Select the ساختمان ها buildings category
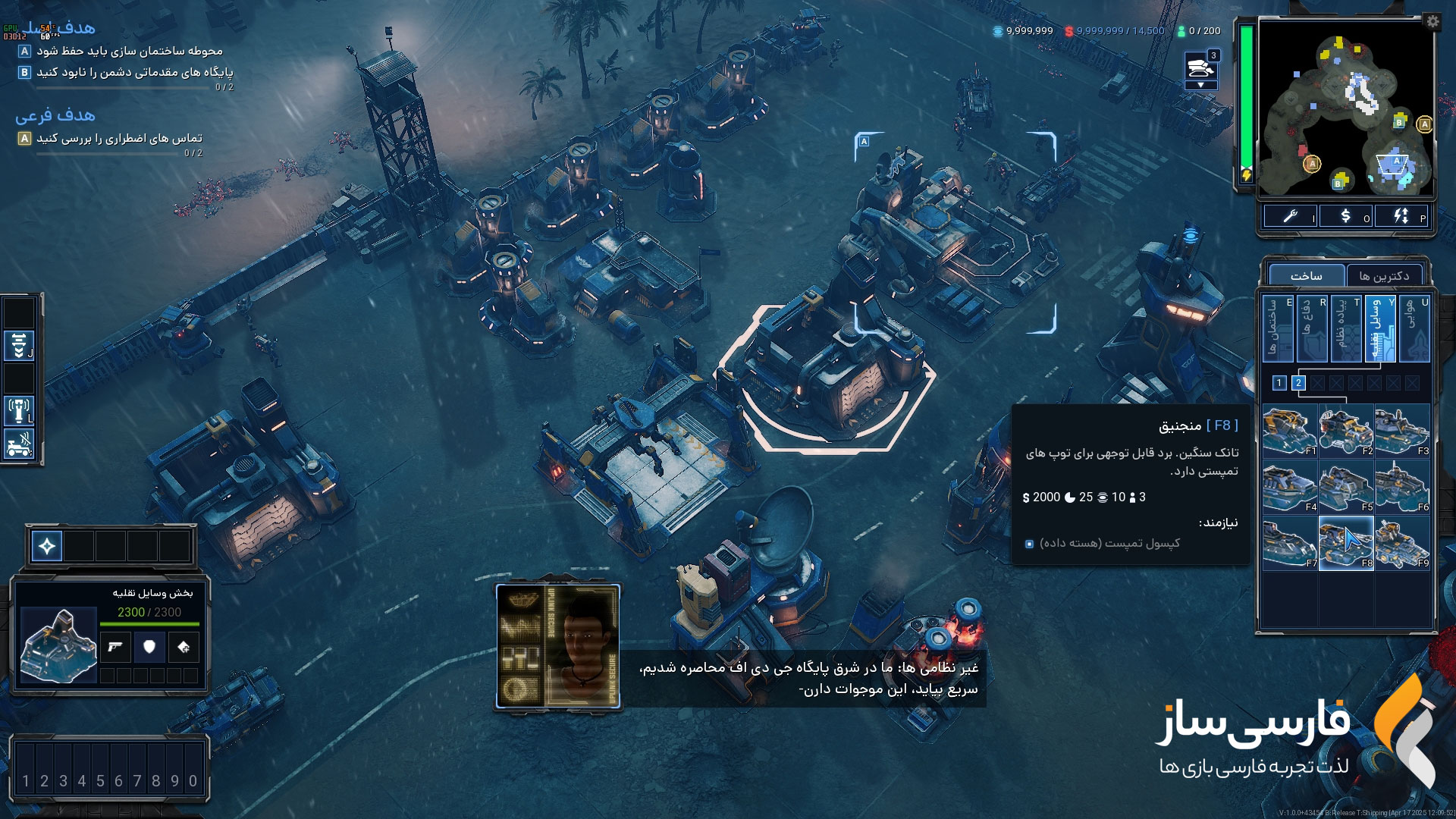 [1278, 328]
